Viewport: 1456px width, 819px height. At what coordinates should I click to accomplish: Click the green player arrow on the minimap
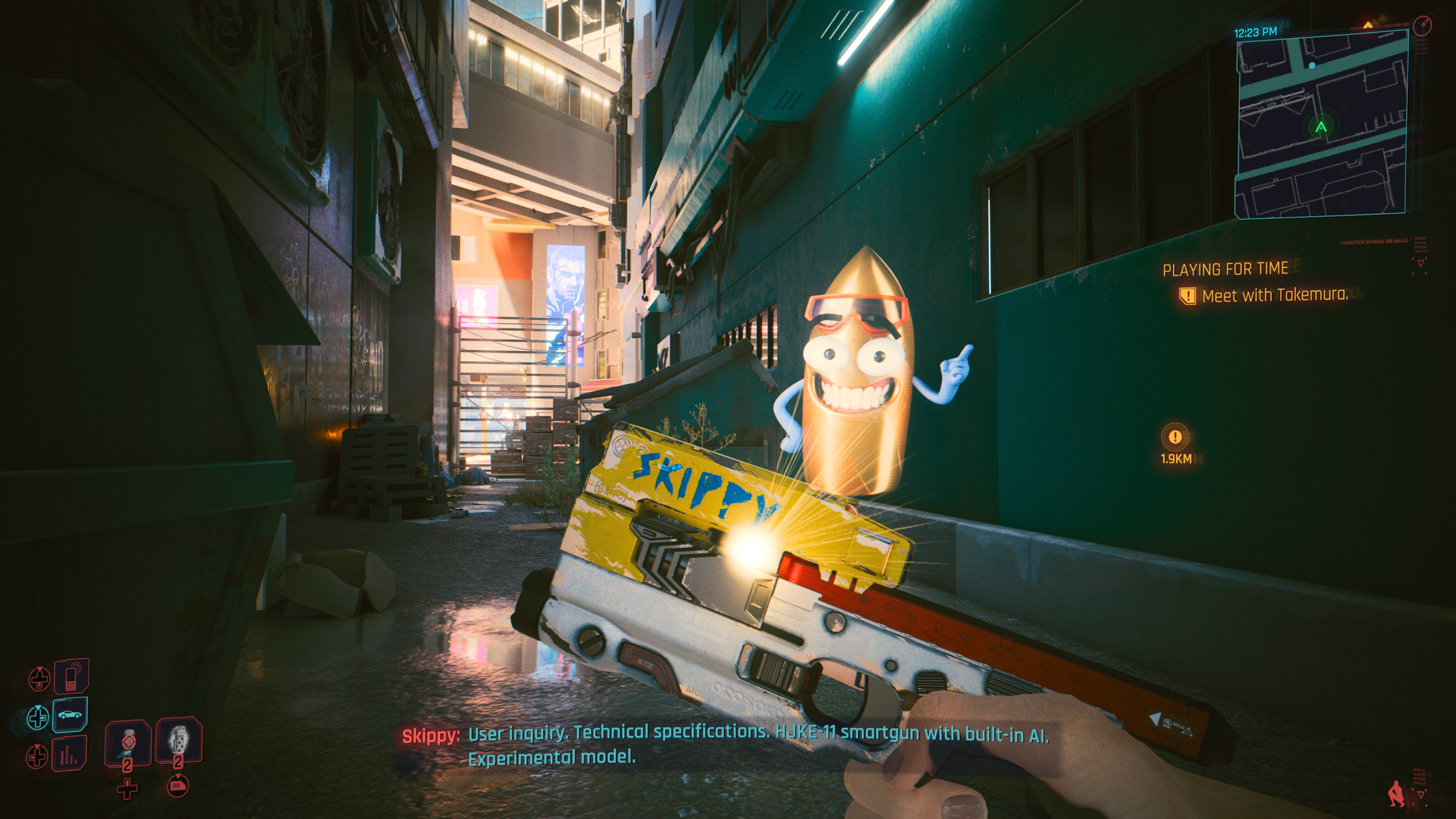click(1321, 127)
